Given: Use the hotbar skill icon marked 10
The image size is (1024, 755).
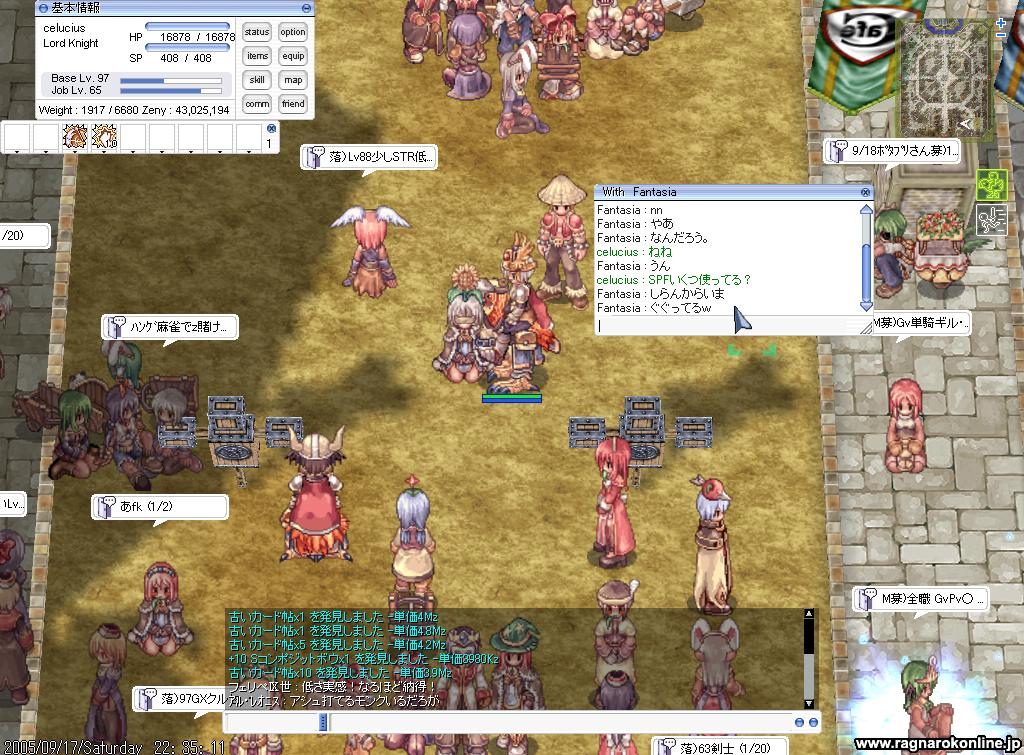Looking at the screenshot, I should [104, 136].
